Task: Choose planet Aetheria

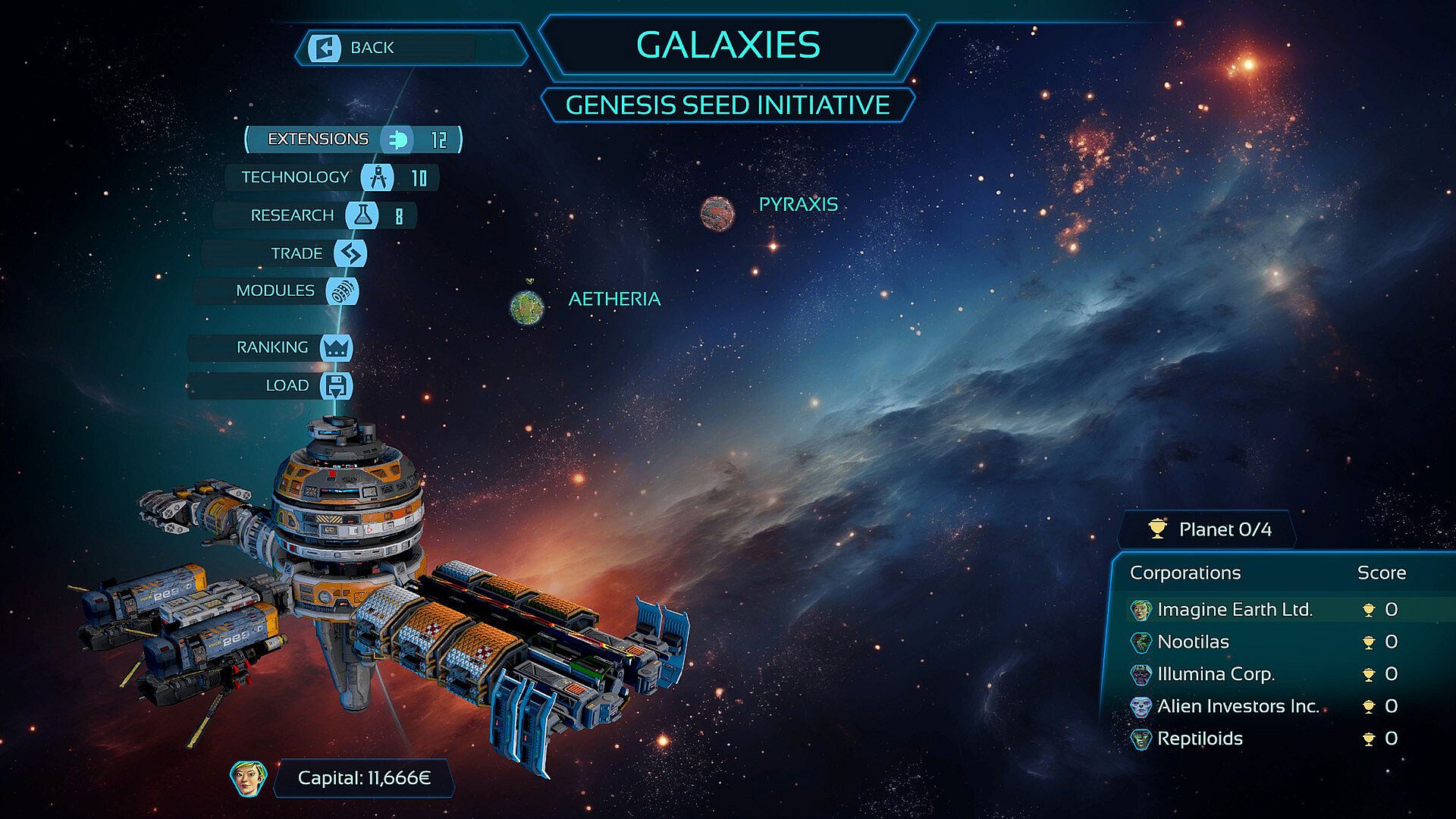Action: coord(527,307)
